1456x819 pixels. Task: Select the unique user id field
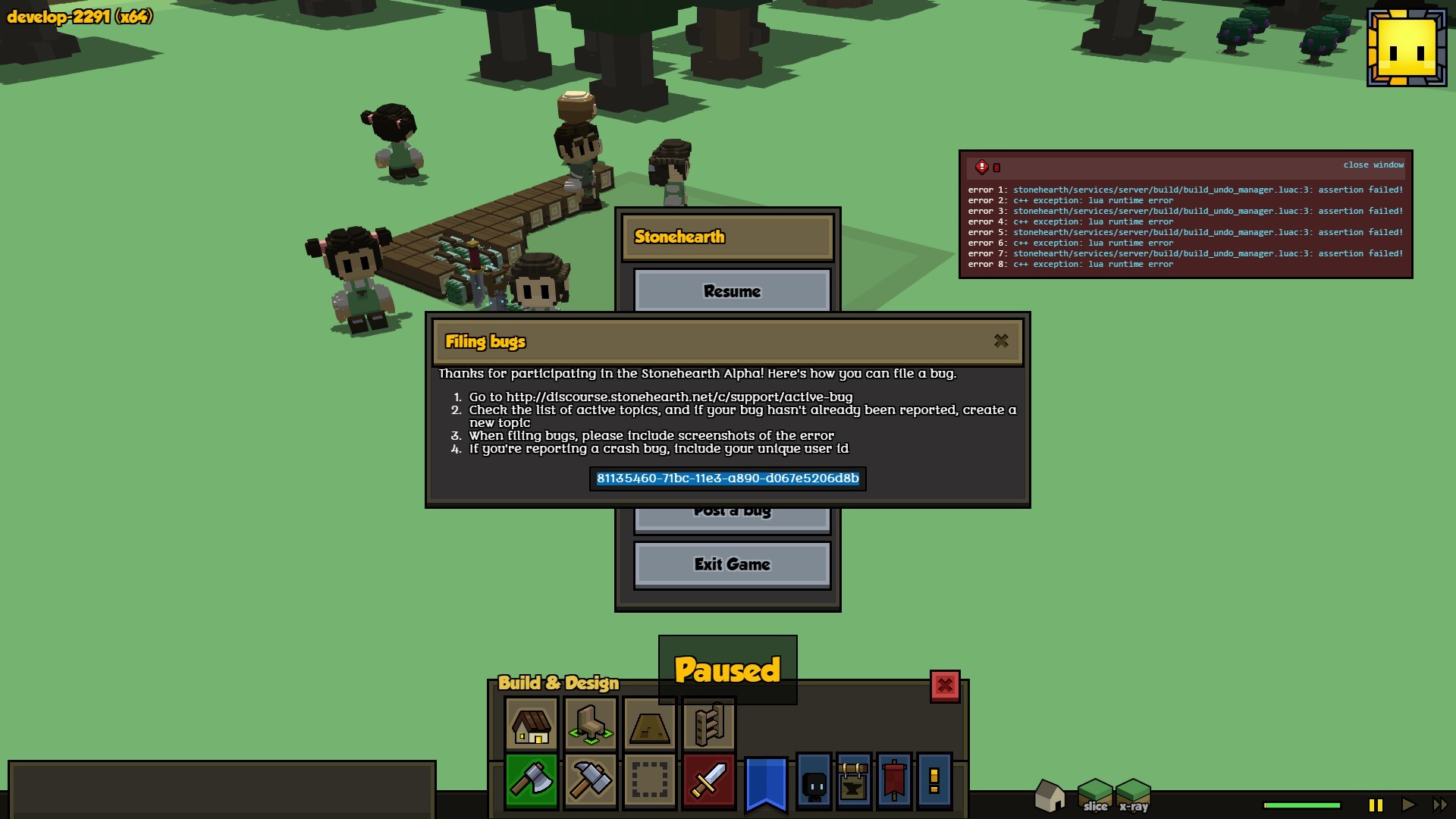727,479
